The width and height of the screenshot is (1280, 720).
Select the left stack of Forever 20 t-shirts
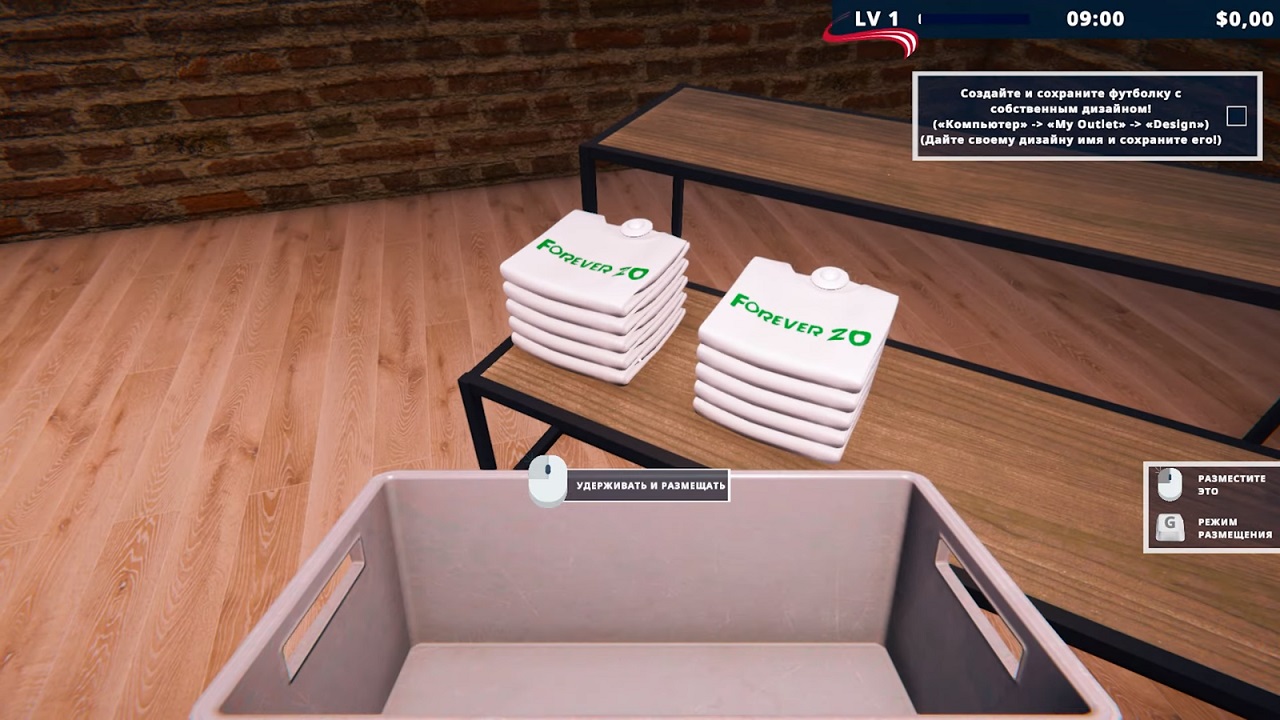(x=595, y=300)
